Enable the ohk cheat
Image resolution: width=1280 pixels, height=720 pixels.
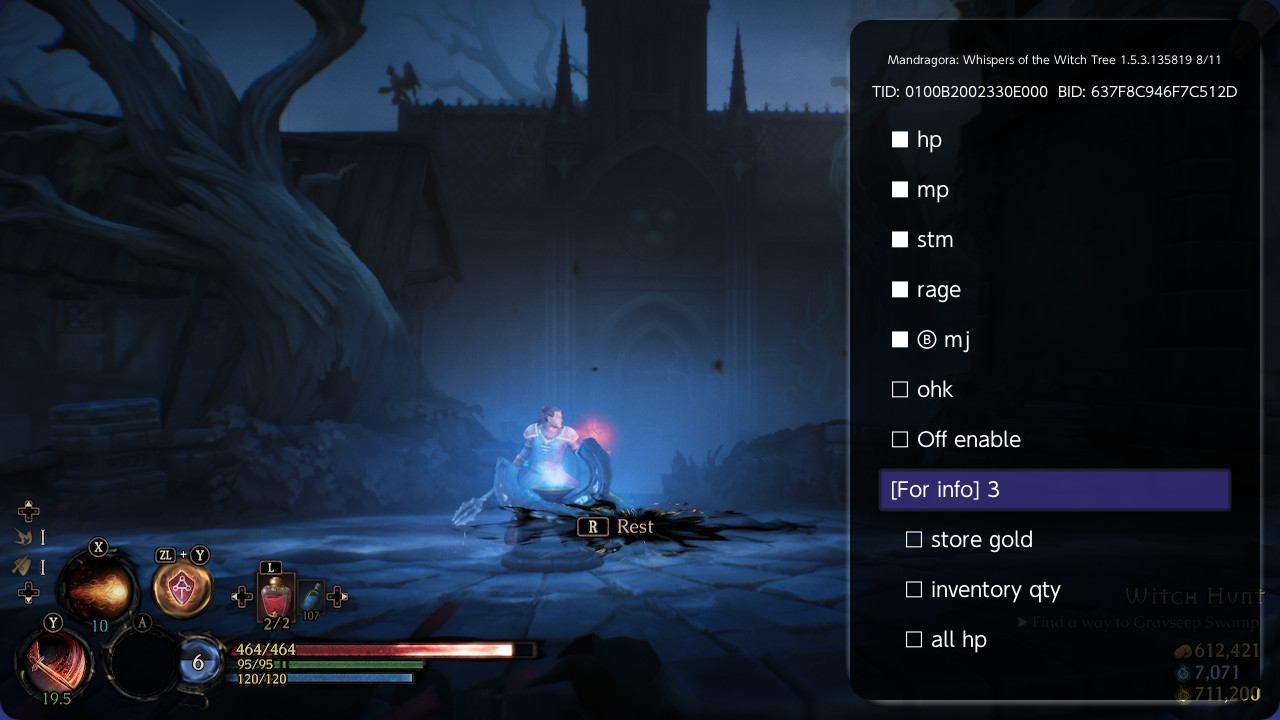pyautogui.click(x=900, y=390)
